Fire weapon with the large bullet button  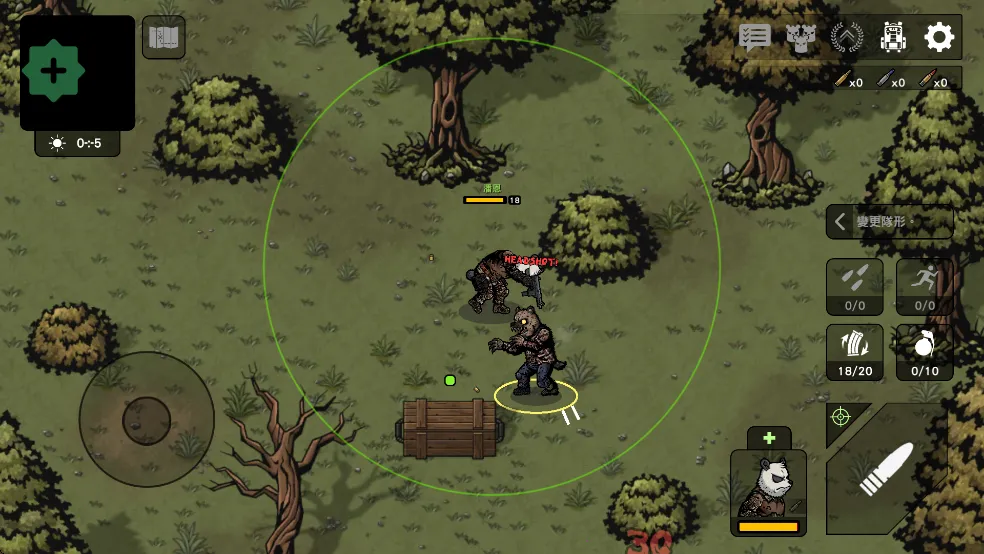click(x=888, y=469)
